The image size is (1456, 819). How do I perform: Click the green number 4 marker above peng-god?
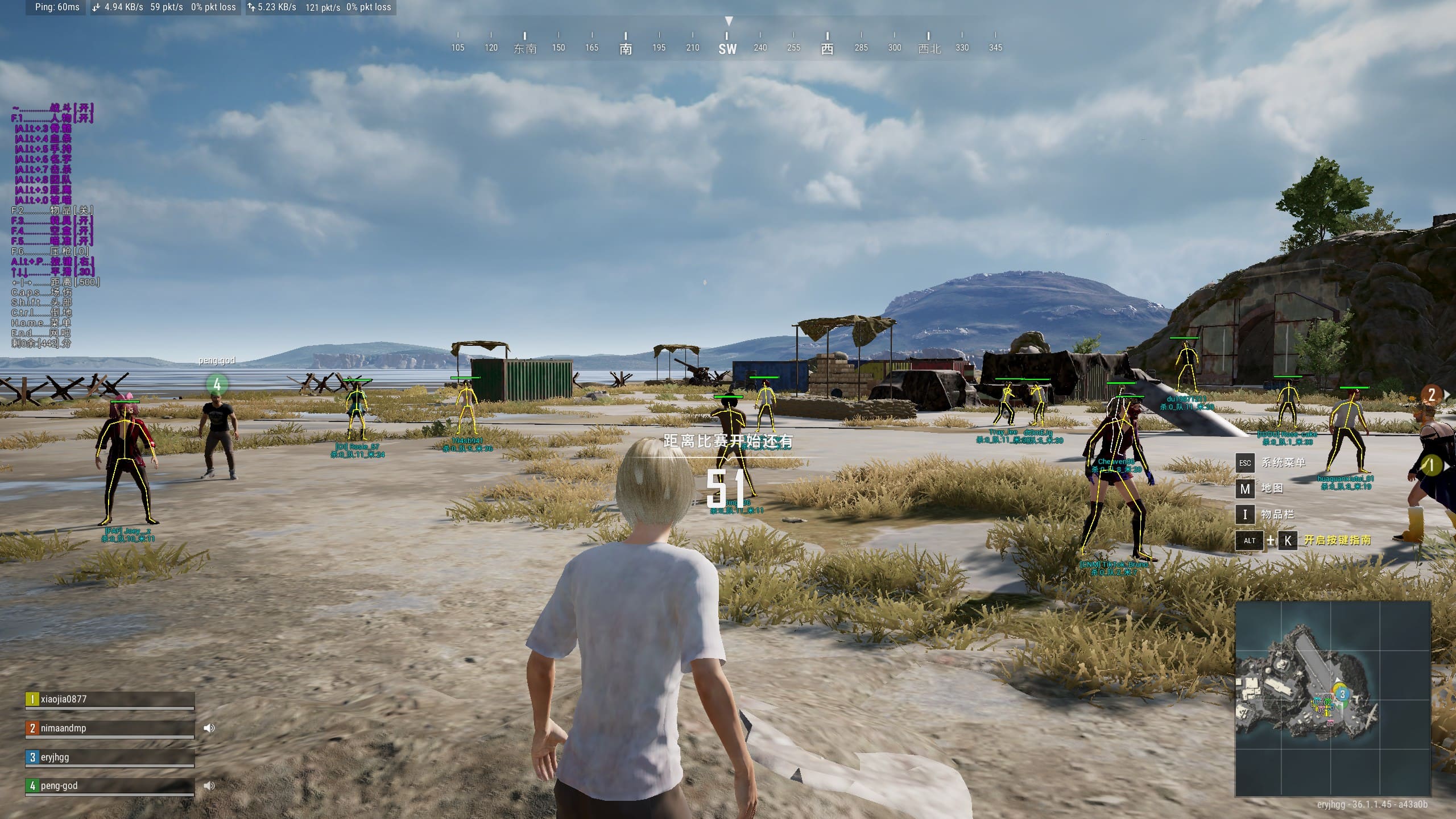click(217, 384)
